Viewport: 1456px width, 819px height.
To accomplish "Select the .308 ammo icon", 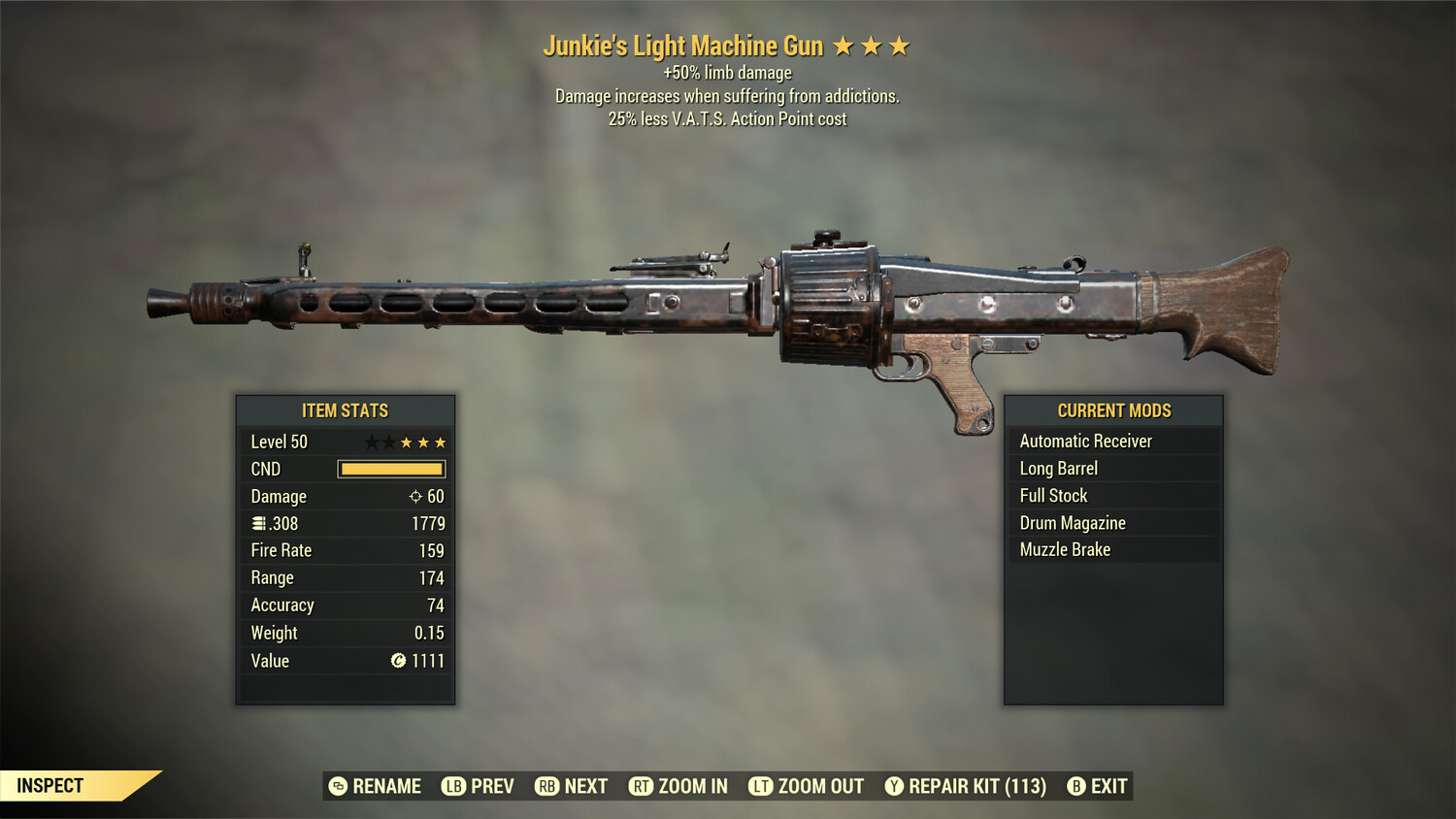I will (259, 523).
